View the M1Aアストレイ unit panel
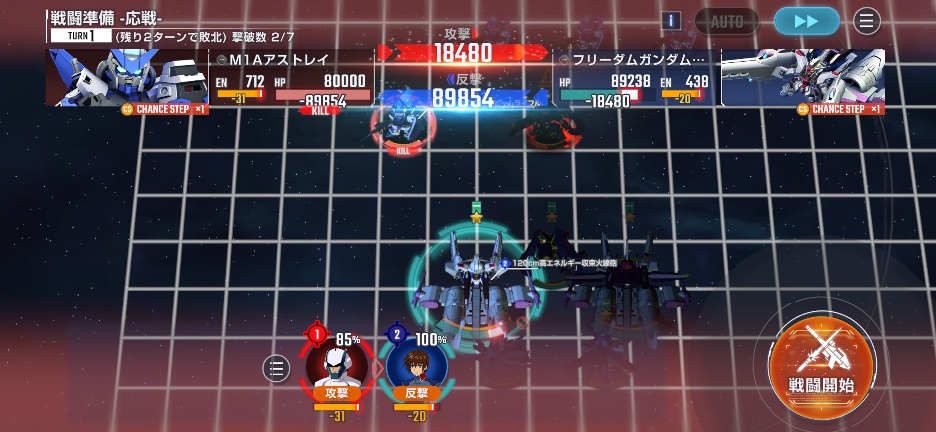The image size is (936, 432). [x=290, y=78]
